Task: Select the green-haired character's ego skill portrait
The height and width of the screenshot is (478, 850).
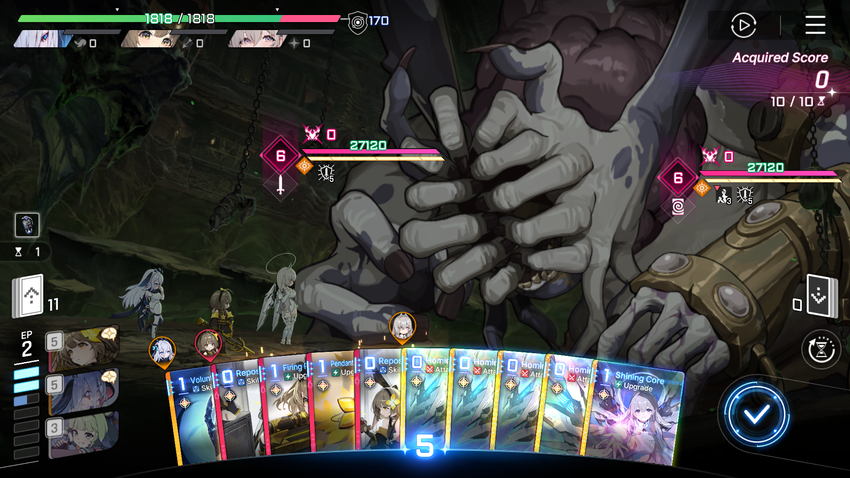Action: click(82, 432)
